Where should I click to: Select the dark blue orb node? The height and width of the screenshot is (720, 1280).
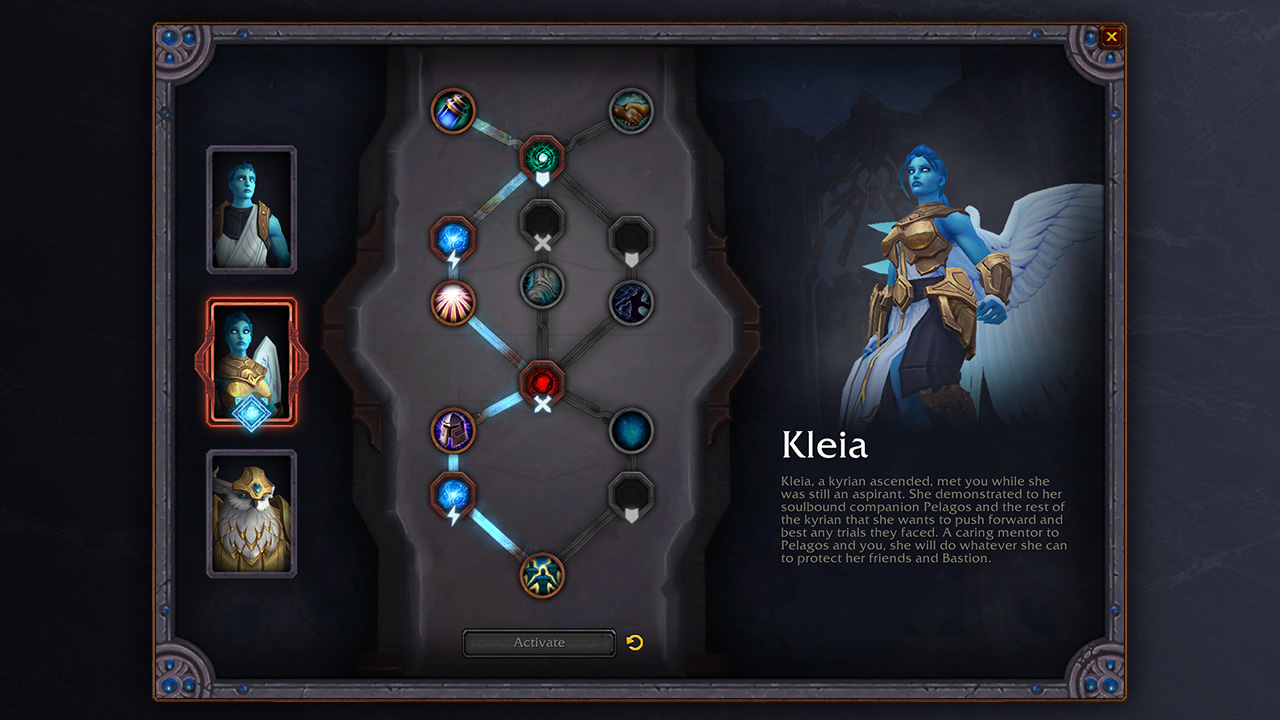click(x=631, y=431)
